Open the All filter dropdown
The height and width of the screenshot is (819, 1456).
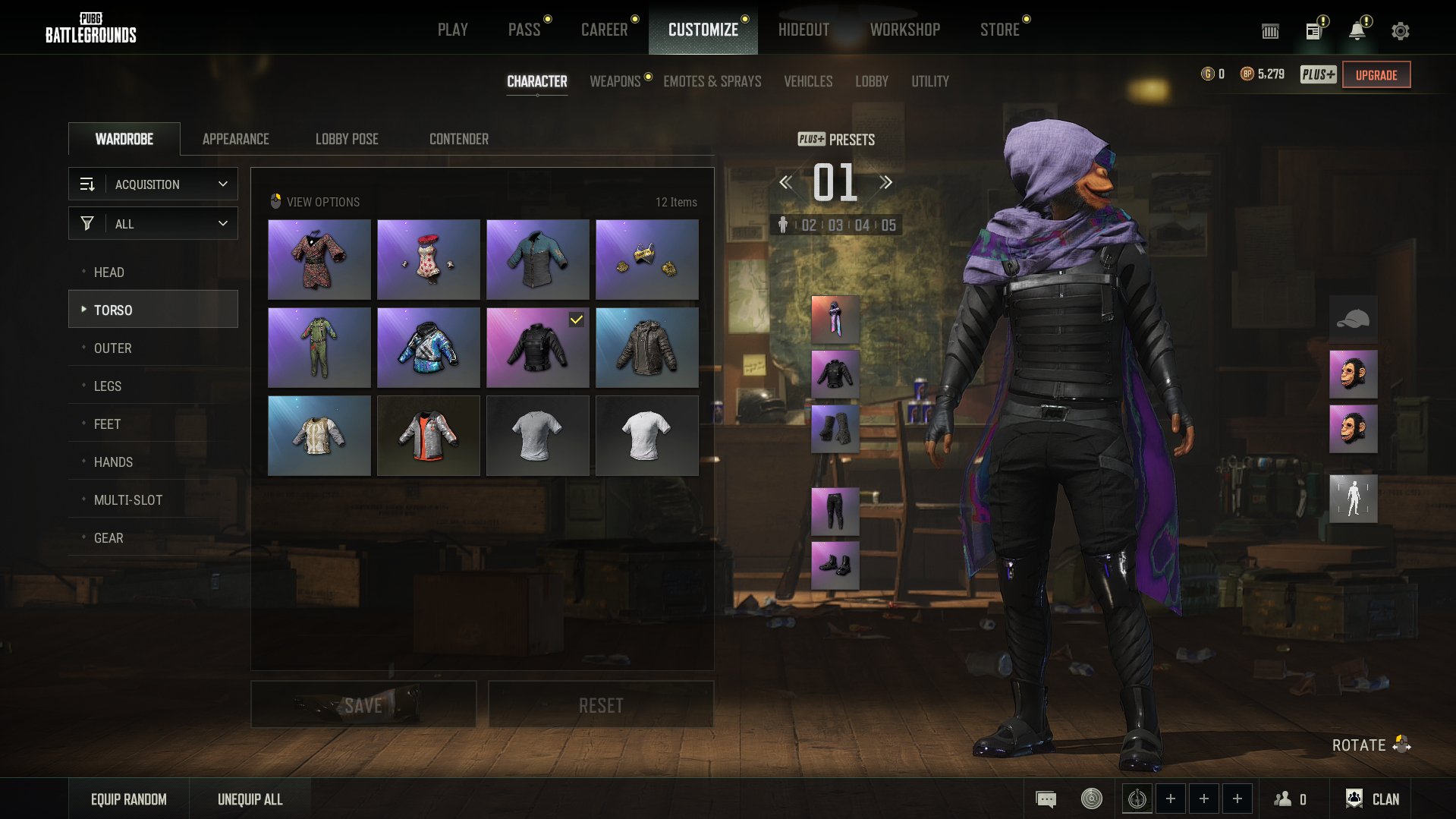click(153, 224)
